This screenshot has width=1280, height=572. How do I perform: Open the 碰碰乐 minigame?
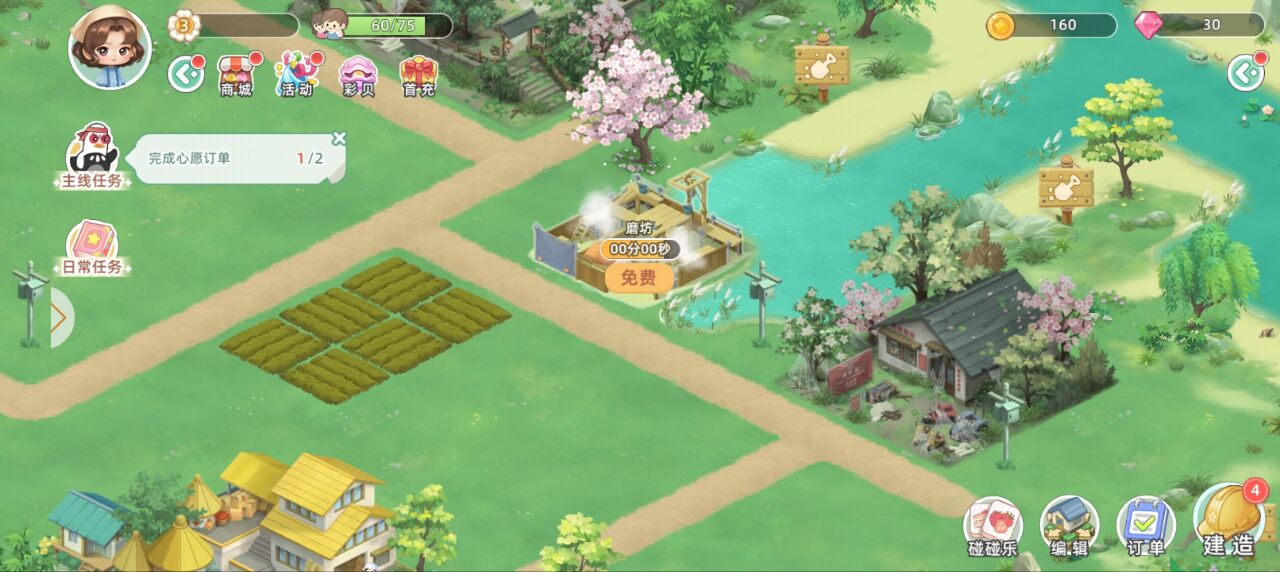tap(992, 526)
